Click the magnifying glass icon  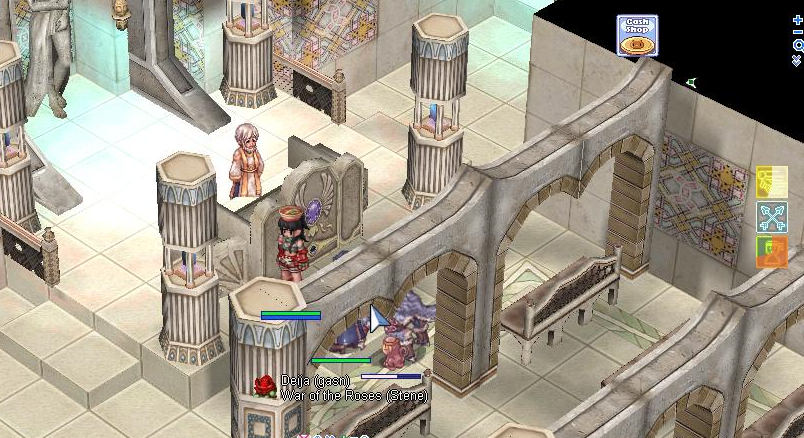pyautogui.click(x=797, y=46)
